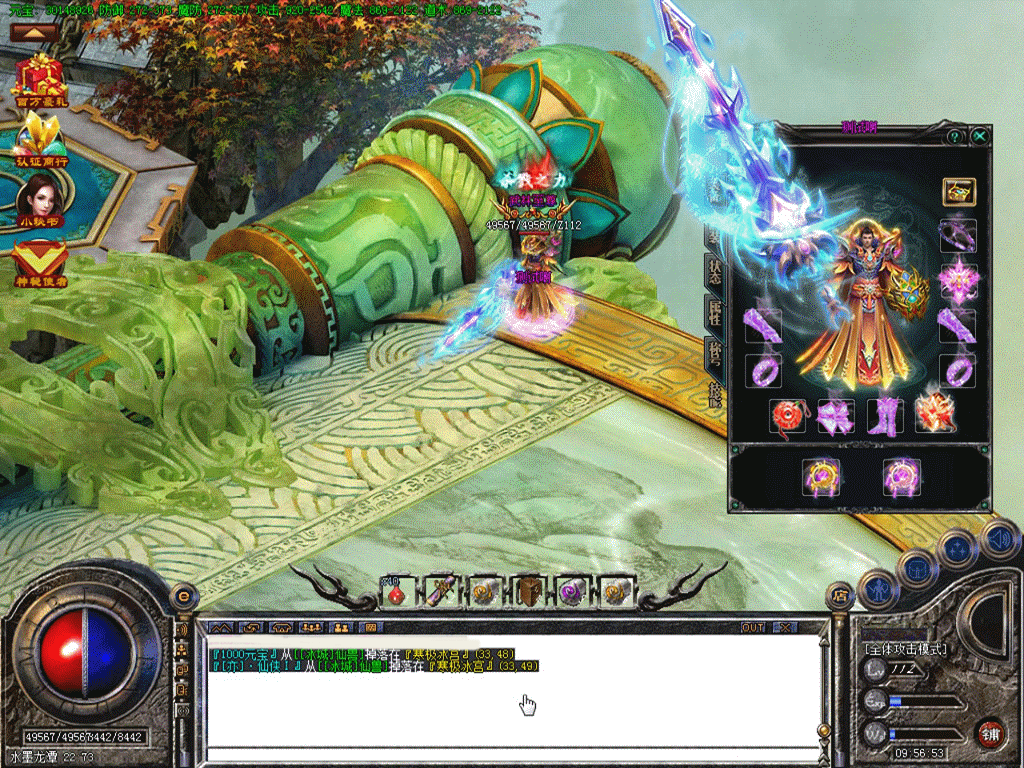Viewport: 1024px width, 768px height.
Task: Click the red 铺 shop button
Action: pos(990,733)
